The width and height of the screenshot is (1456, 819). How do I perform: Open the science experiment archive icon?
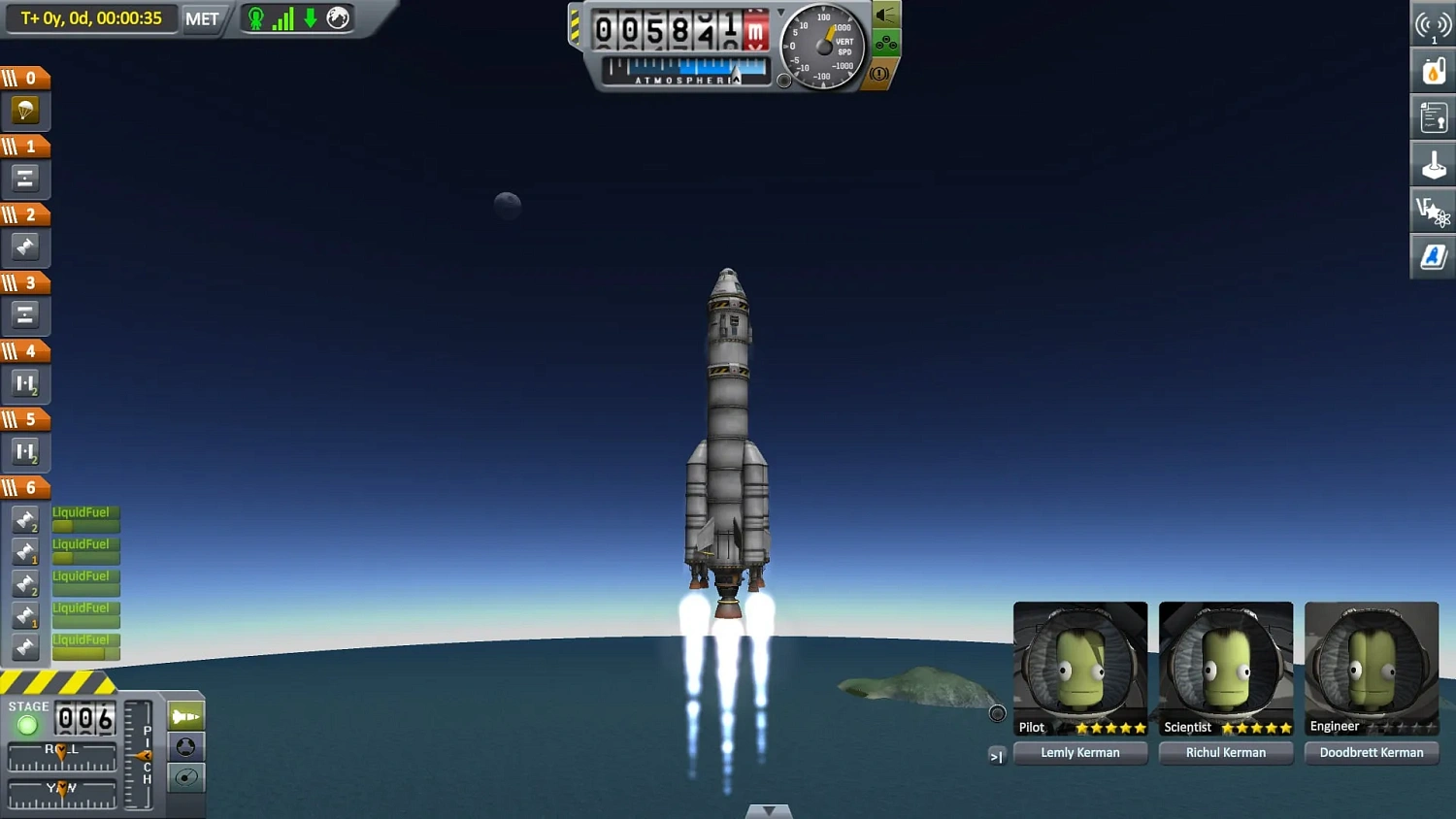point(1433,210)
